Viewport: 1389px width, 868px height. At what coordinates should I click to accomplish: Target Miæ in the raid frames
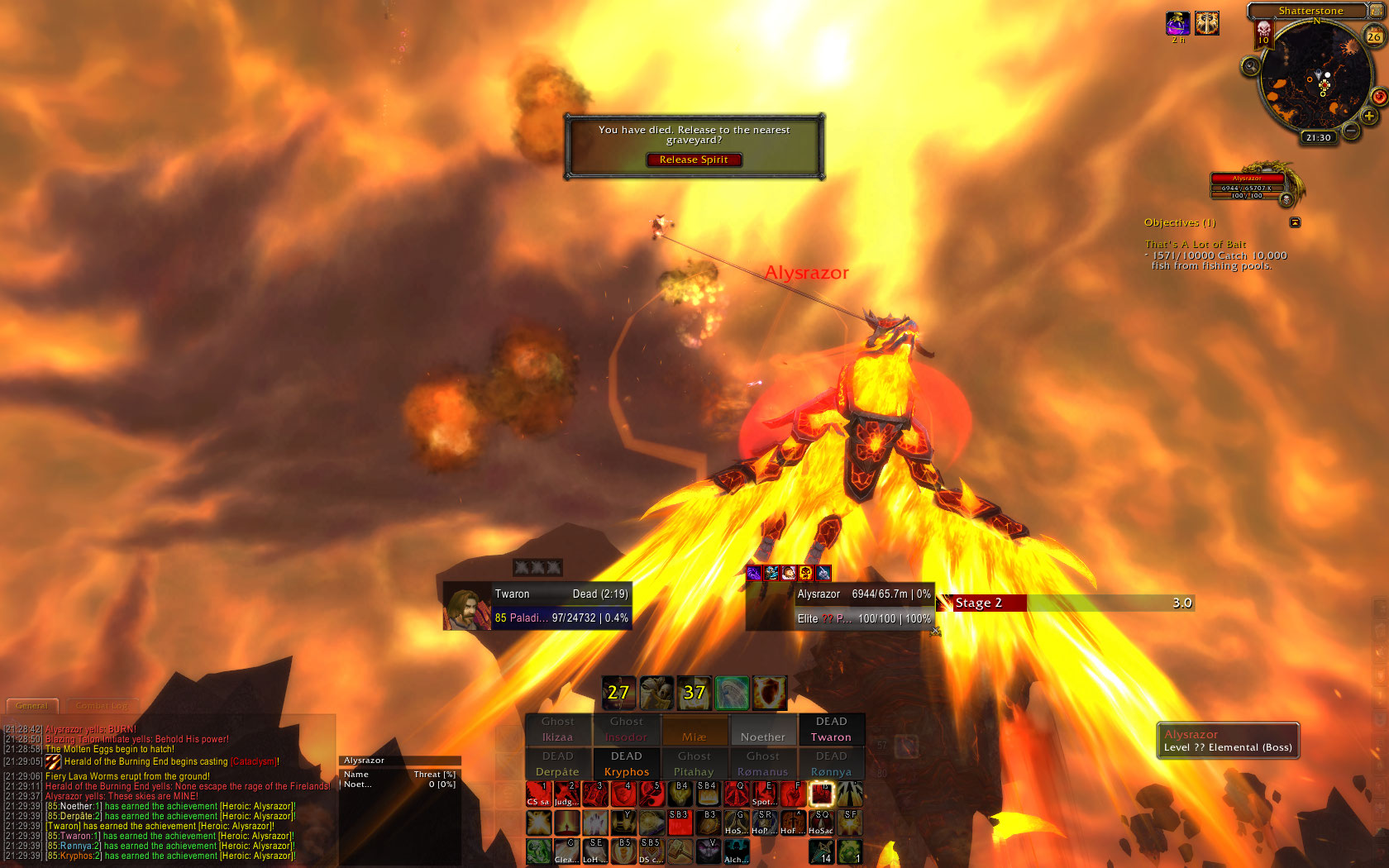694,730
